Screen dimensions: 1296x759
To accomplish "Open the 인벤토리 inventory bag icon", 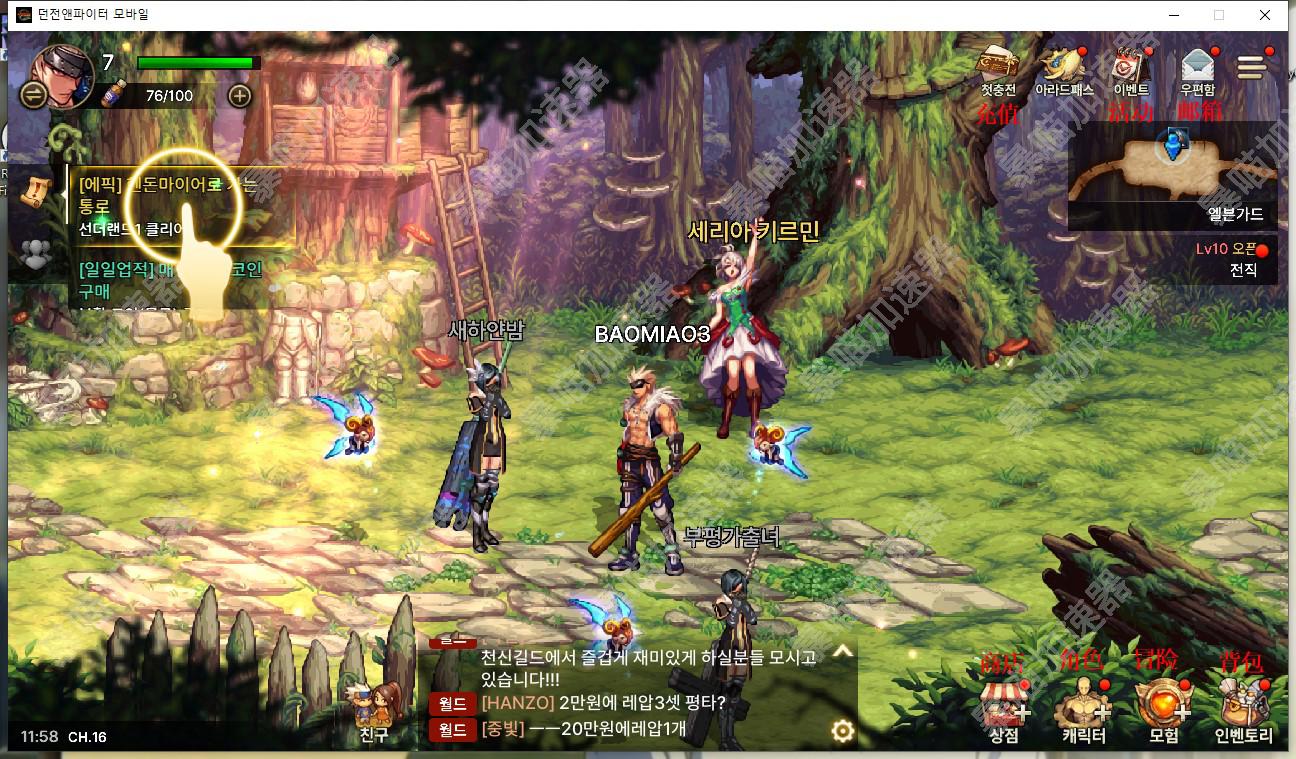I will pos(1241,700).
